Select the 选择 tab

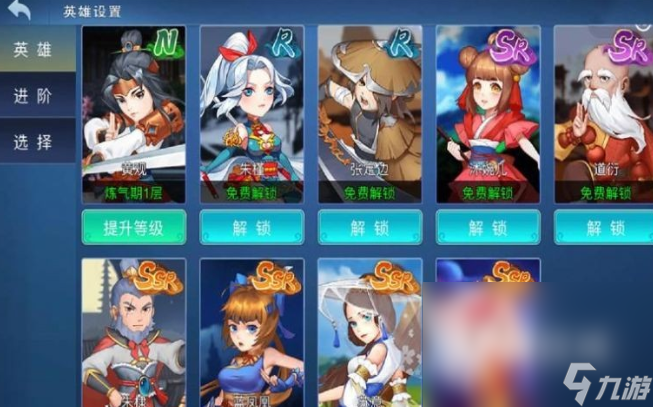point(33,142)
